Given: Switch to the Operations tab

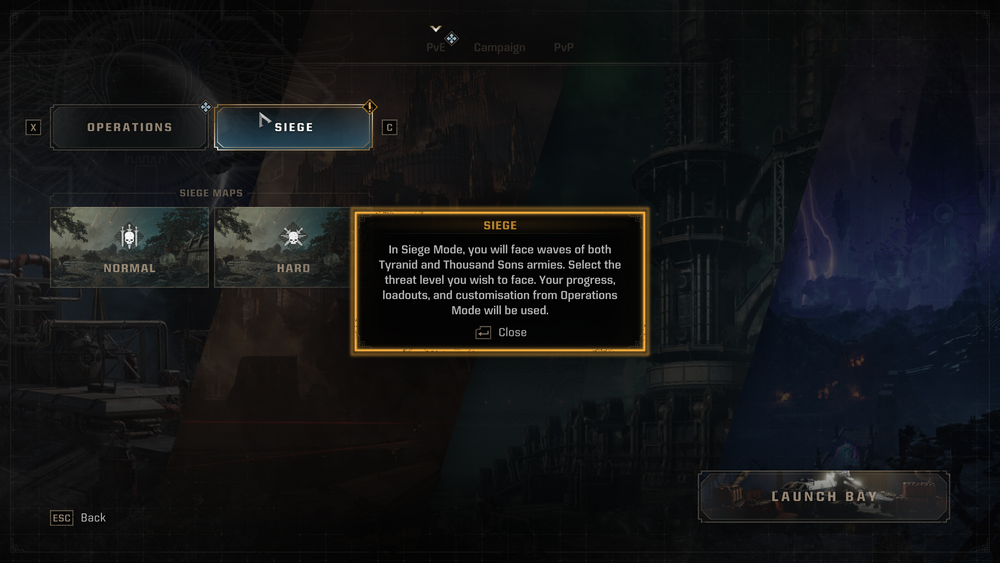Looking at the screenshot, I should point(129,127).
